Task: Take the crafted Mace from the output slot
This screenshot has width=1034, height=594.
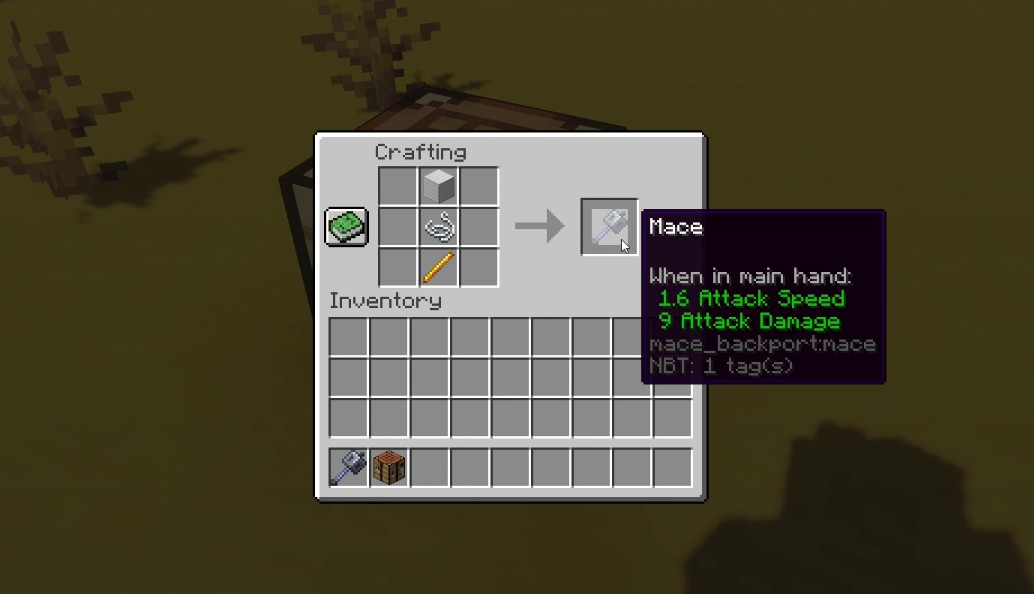Action: tap(609, 227)
